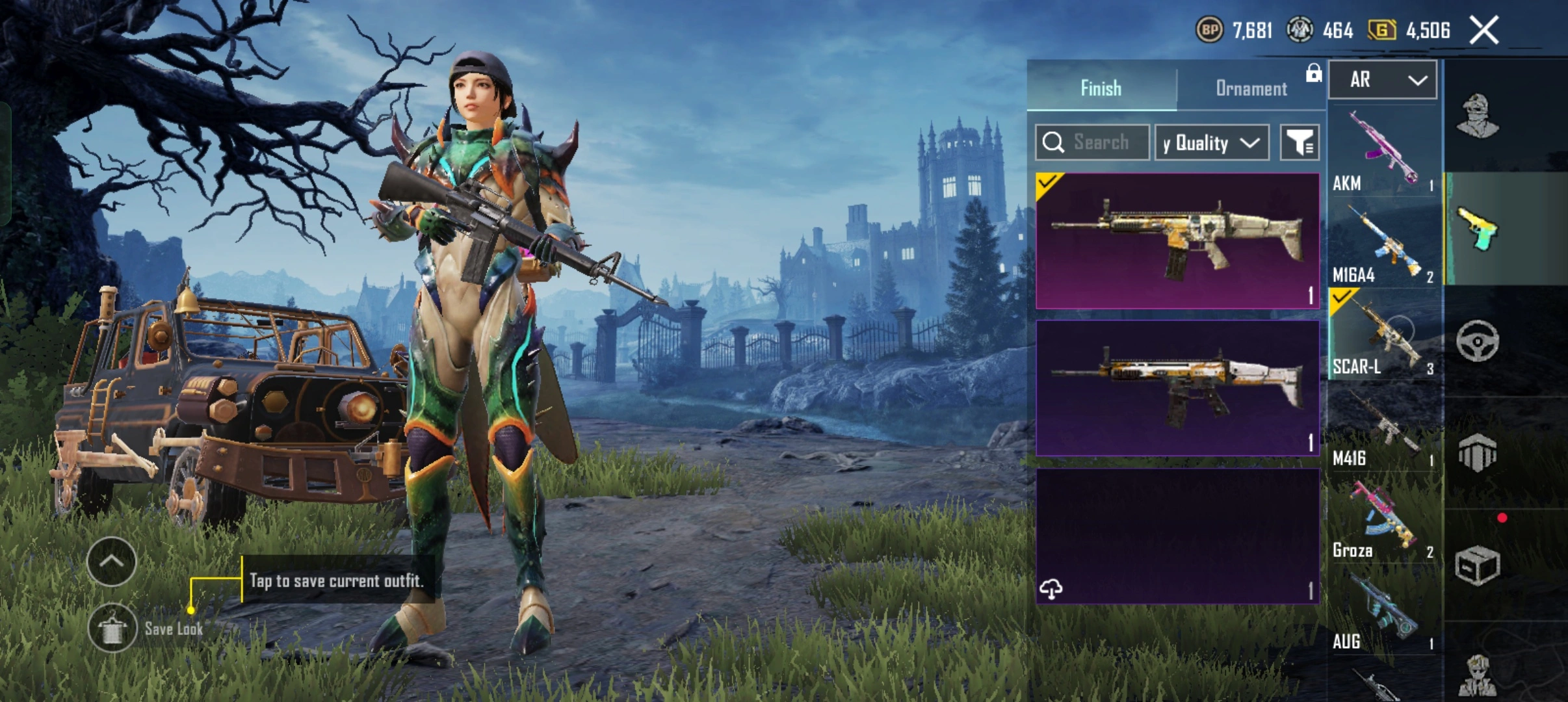The height and width of the screenshot is (702, 1568).
Task: Close the inventory screen with the X
Action: (1484, 31)
